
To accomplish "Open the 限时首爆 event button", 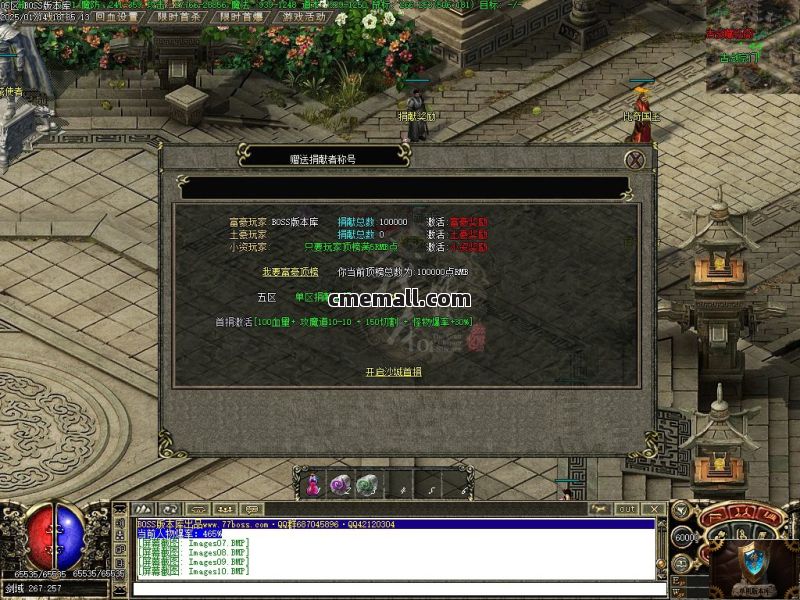I will [242, 17].
